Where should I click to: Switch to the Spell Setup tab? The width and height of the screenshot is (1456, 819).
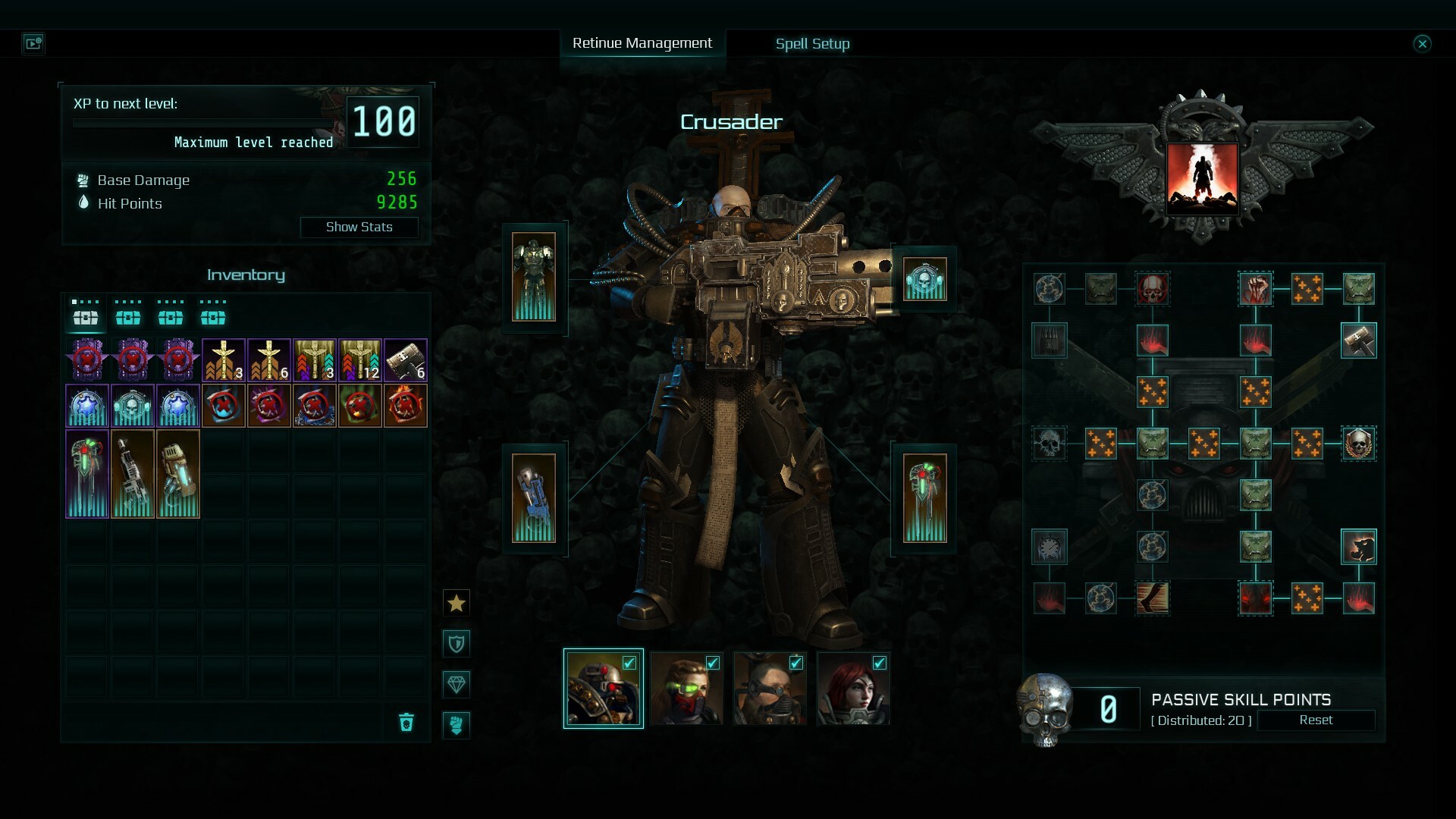(811, 44)
